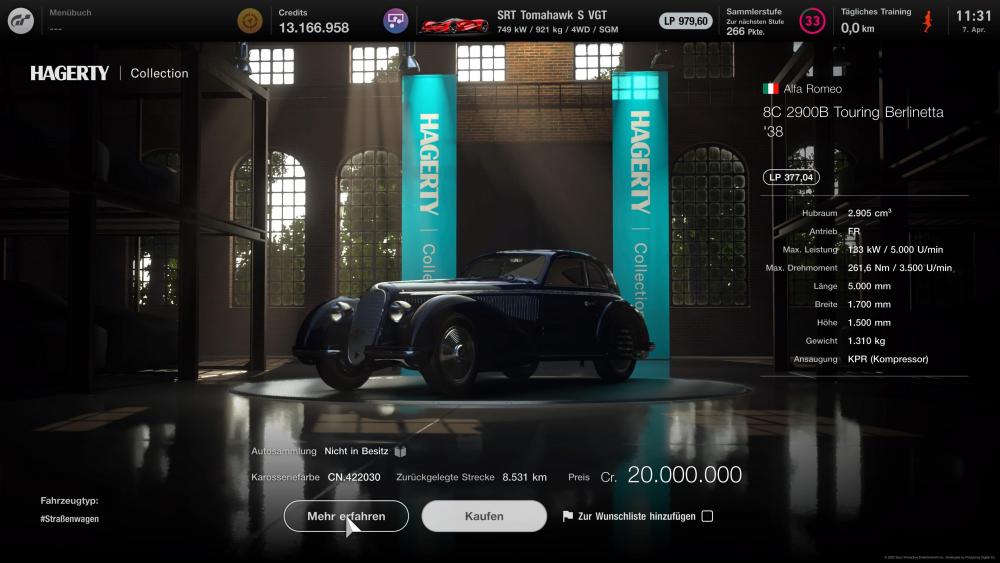The height and width of the screenshot is (563, 1000).
Task: Buy the car with Kaufen button
Action: [x=484, y=516]
